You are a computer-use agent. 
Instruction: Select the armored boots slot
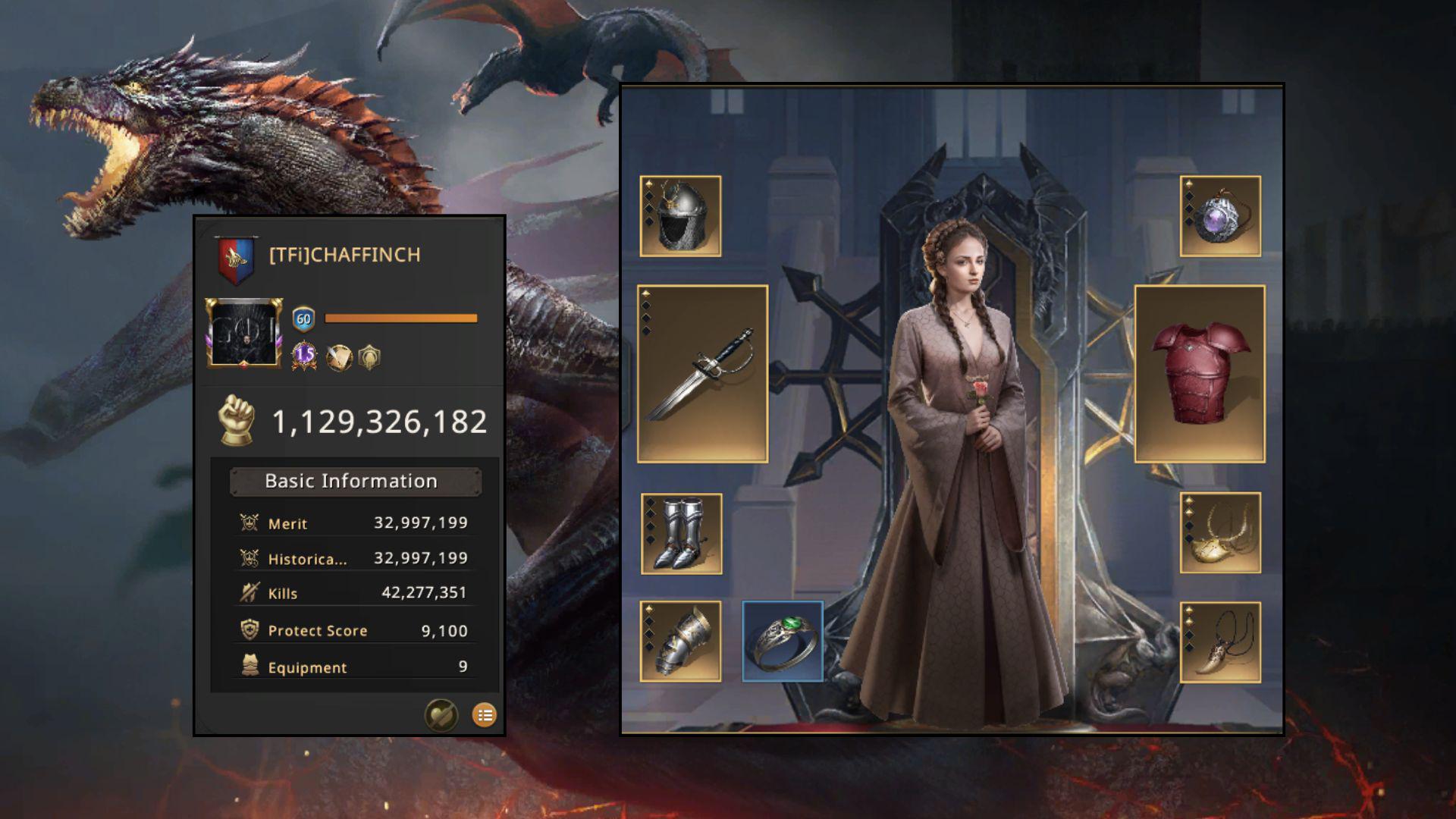681,534
